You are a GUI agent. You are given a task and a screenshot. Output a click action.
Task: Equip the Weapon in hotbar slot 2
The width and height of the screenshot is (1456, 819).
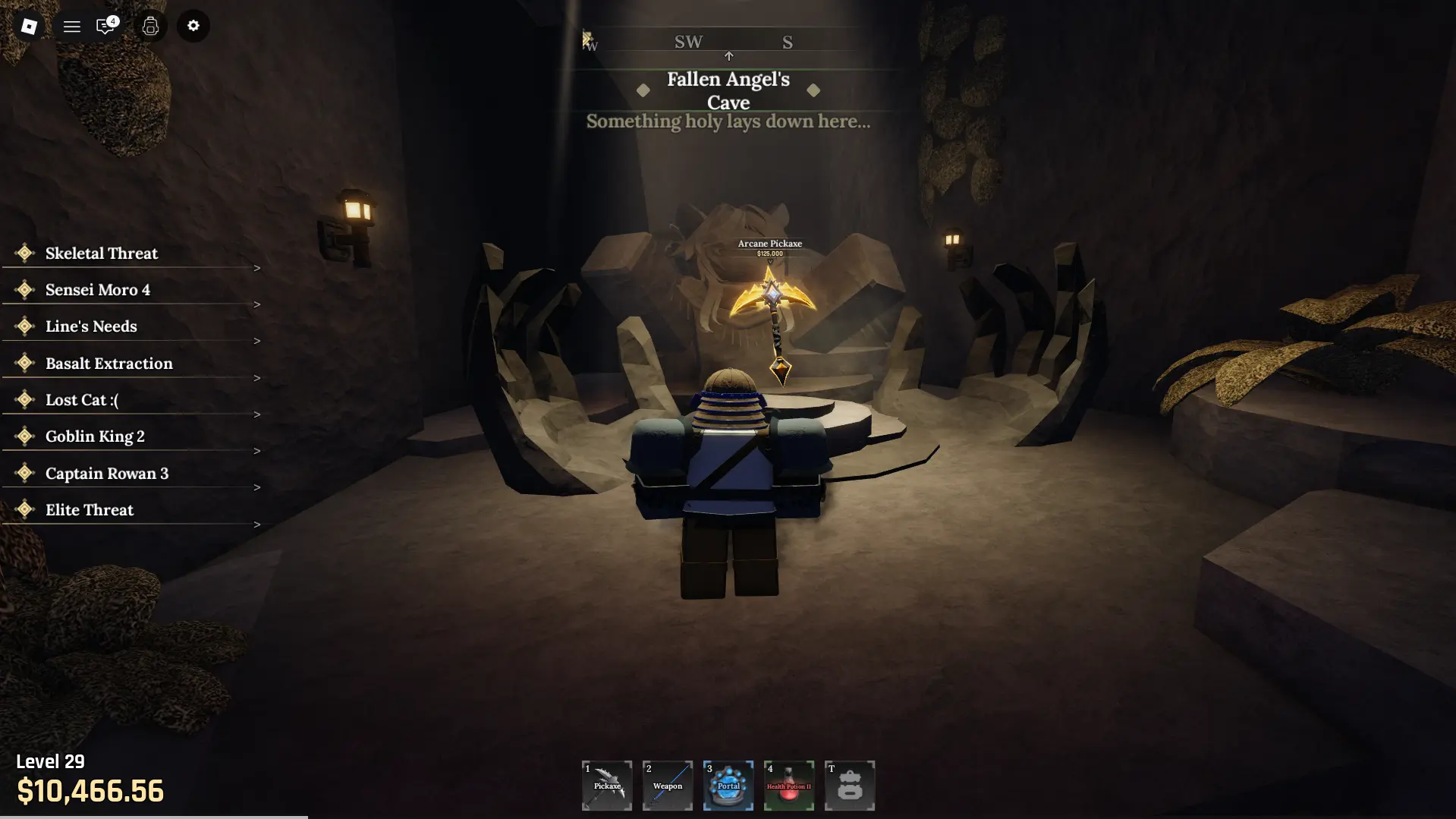click(x=667, y=786)
